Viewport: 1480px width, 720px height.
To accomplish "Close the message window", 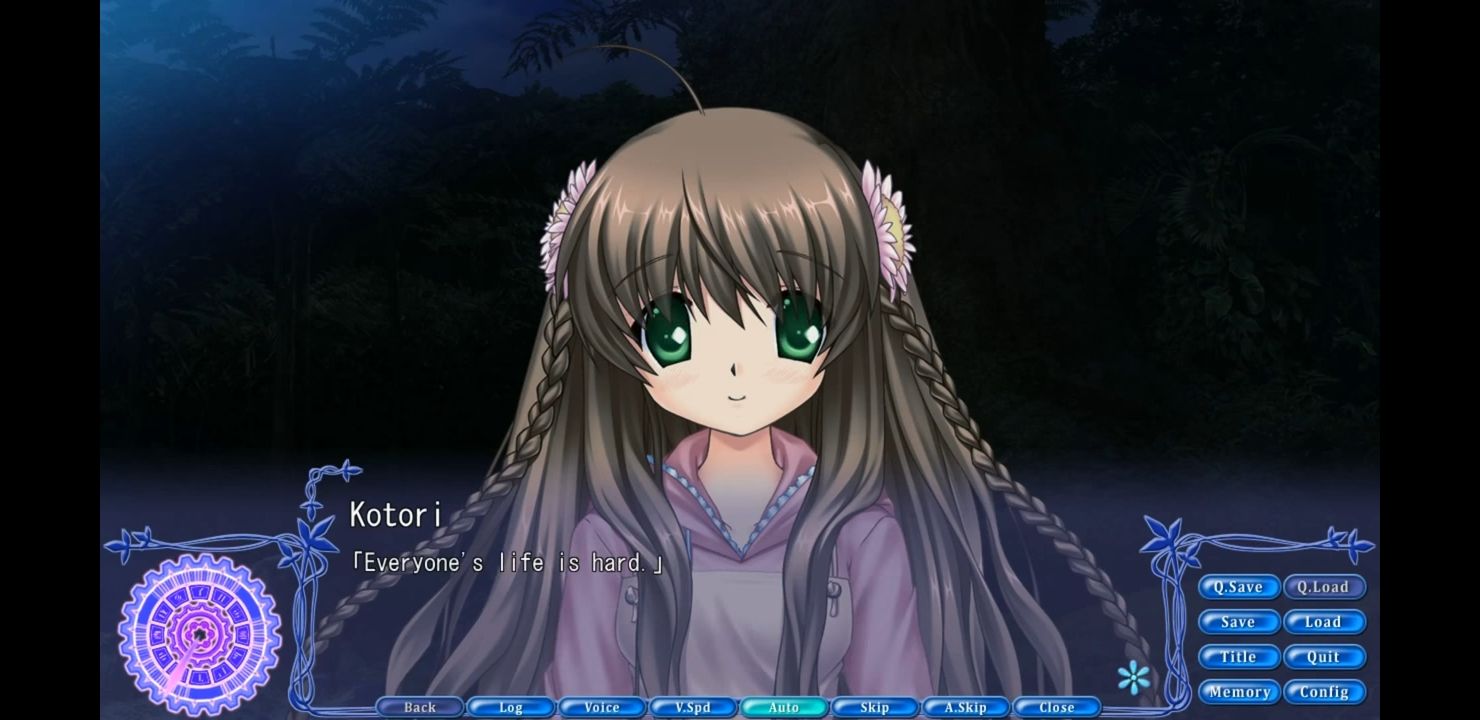I will (x=1056, y=706).
